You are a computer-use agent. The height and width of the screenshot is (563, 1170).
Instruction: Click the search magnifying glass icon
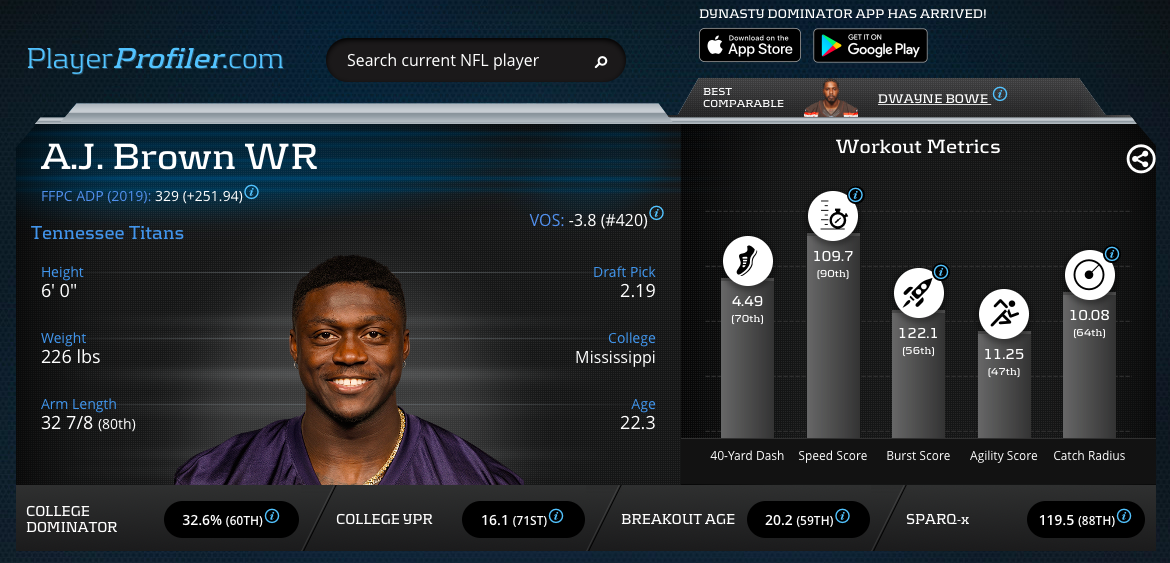point(601,62)
